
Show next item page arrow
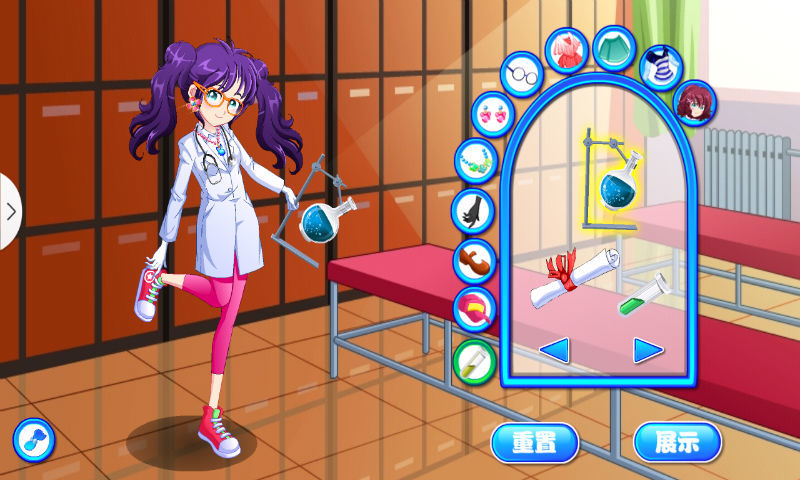(x=648, y=350)
